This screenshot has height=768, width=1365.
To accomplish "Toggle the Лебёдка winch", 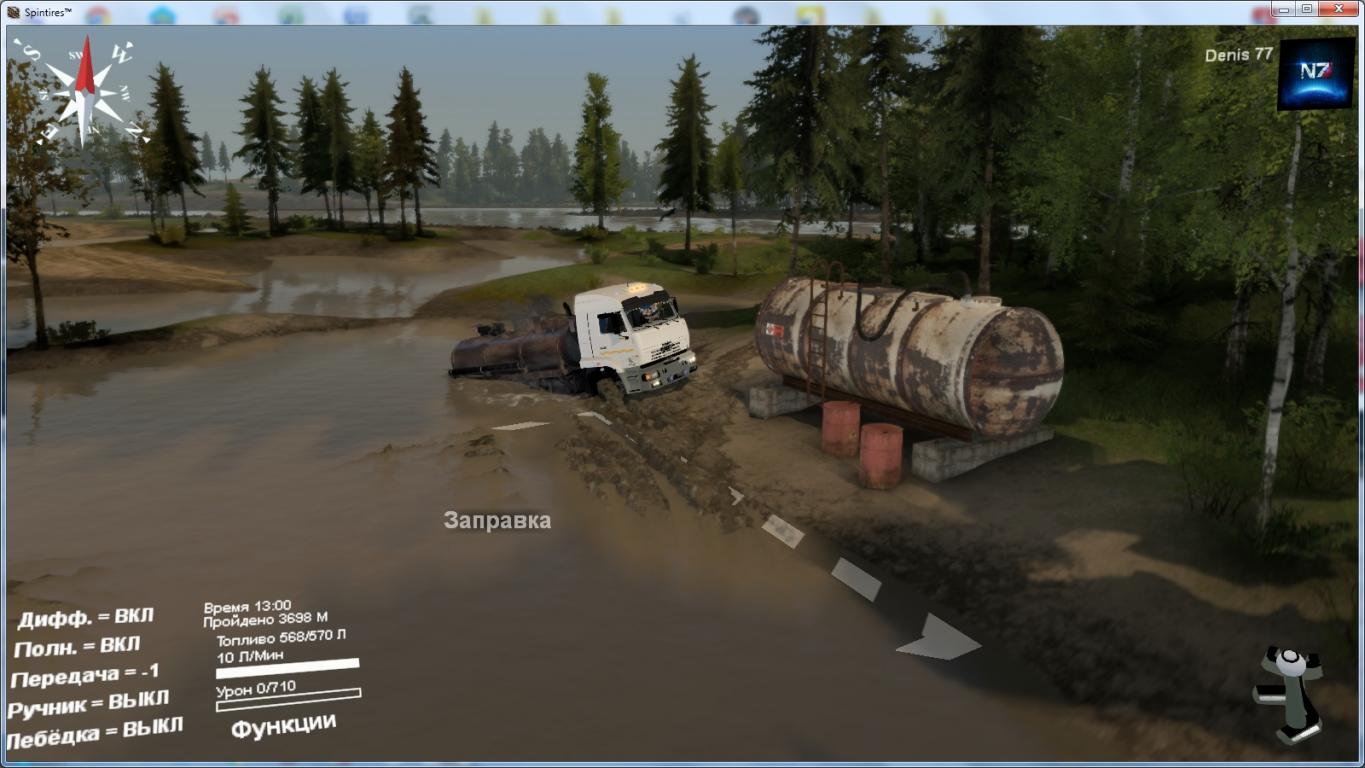I will (94, 733).
